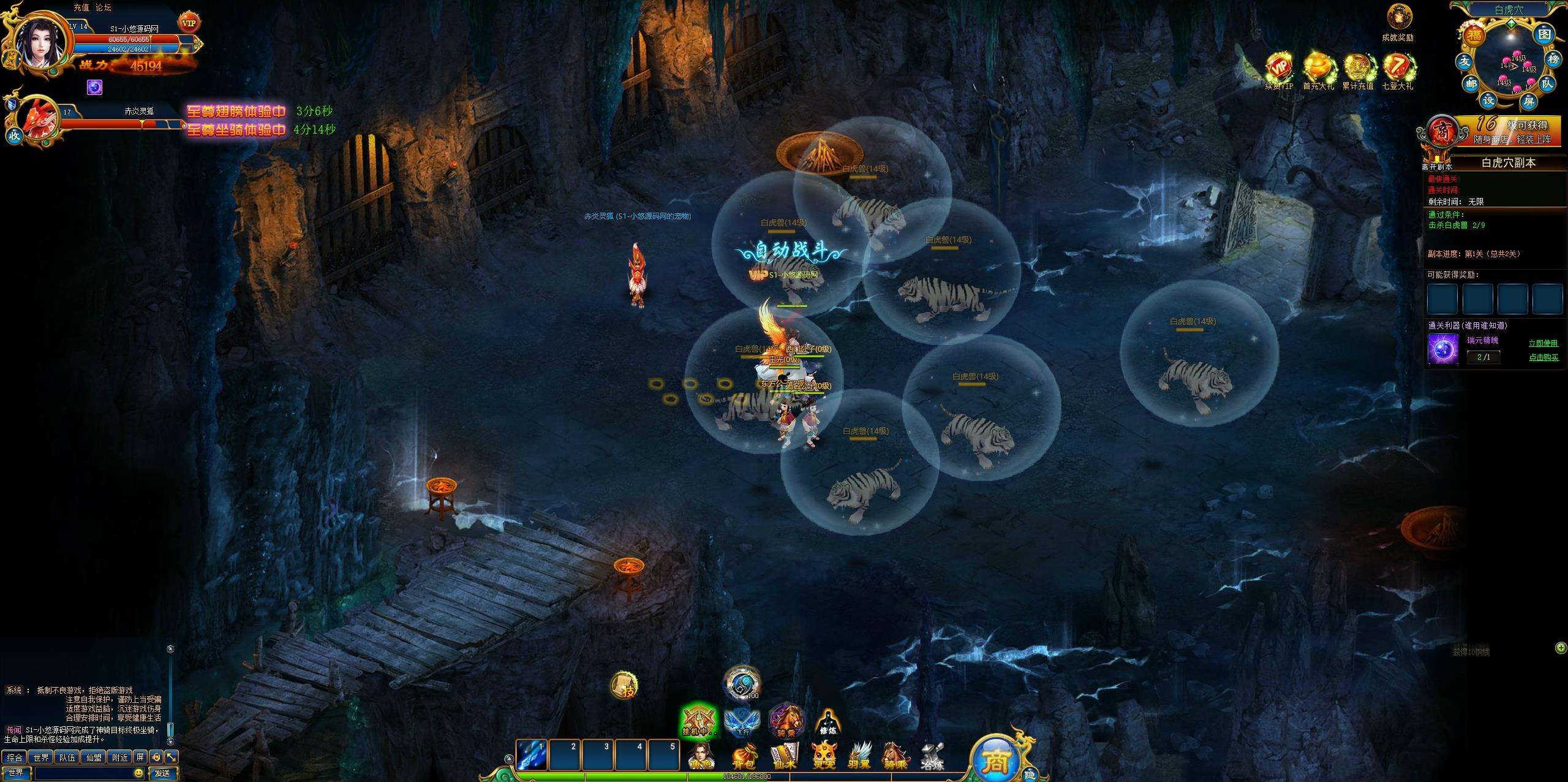Select the 附近 nearby chat tab
This screenshot has height=782, width=1568.
click(x=120, y=757)
